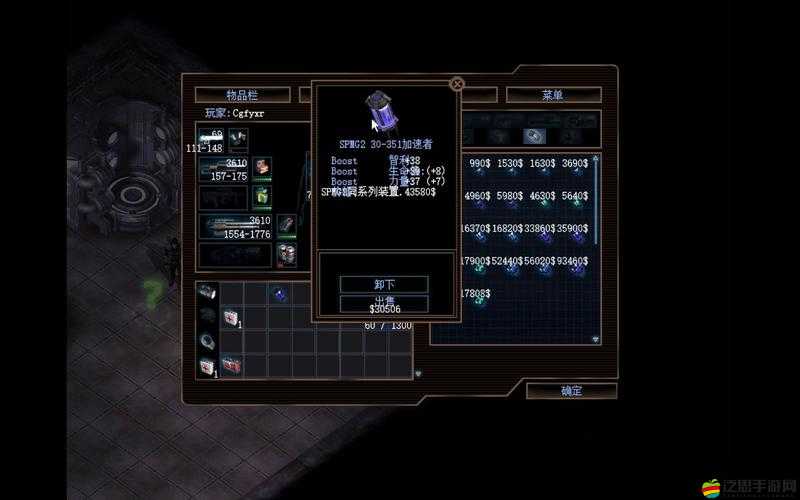Sell the item with 出售 button
This screenshot has height=500, width=800.
coord(384,302)
